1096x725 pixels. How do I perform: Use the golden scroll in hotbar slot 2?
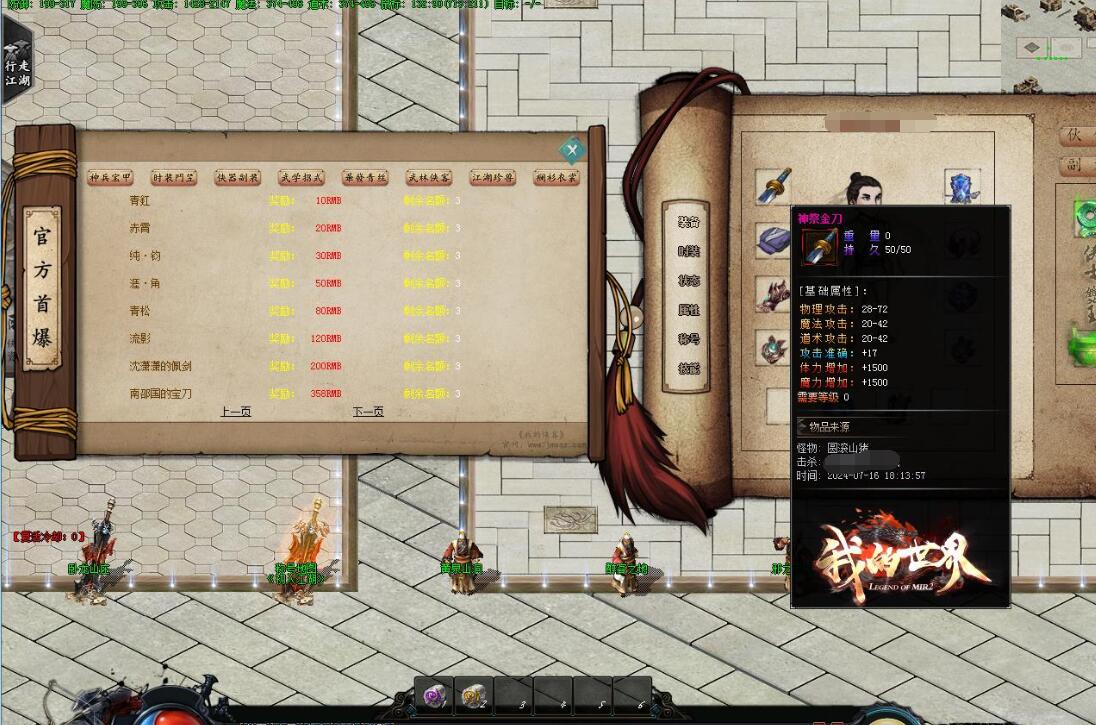[x=474, y=696]
